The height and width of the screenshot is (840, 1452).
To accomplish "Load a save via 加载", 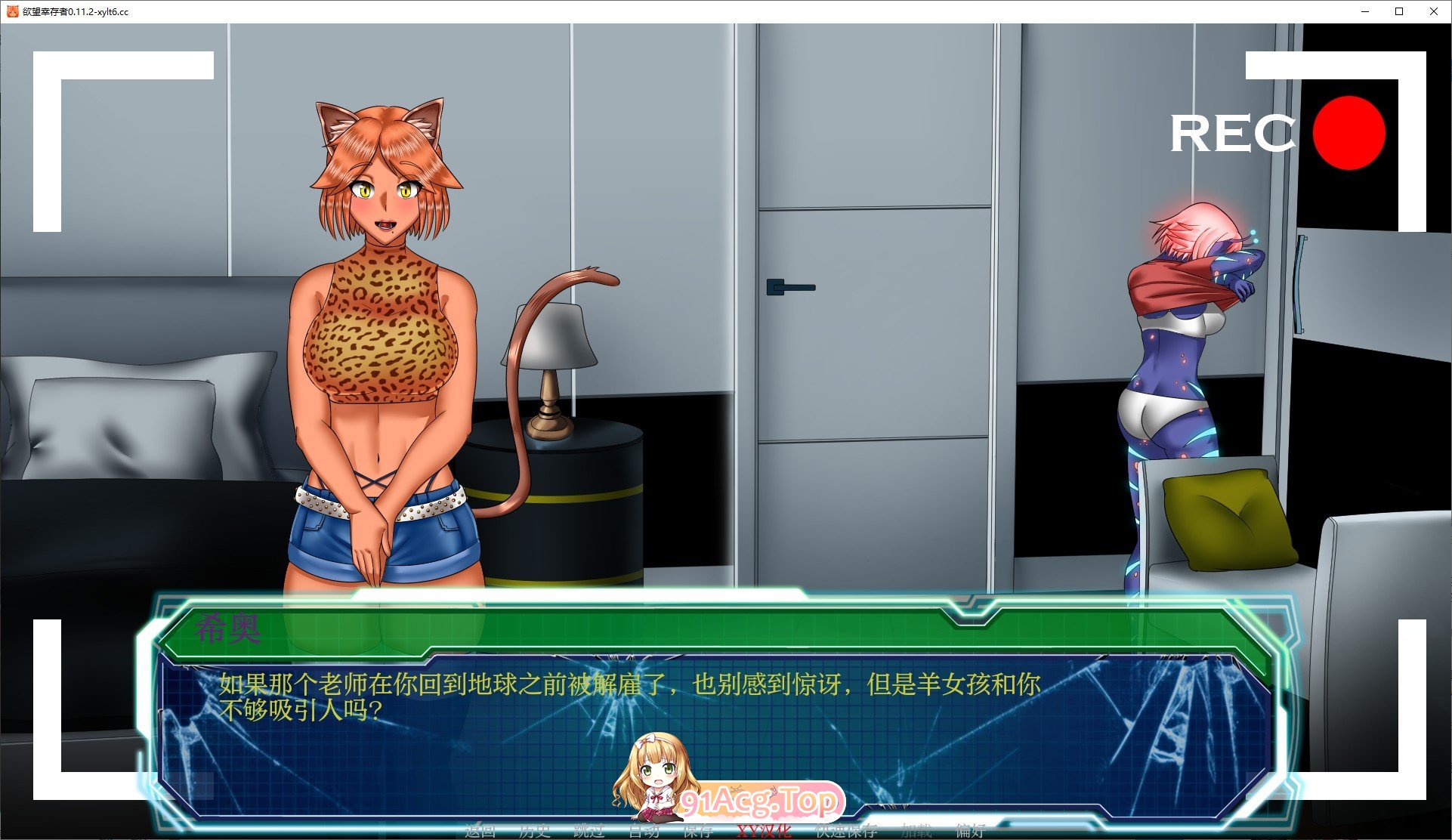I will [x=914, y=831].
